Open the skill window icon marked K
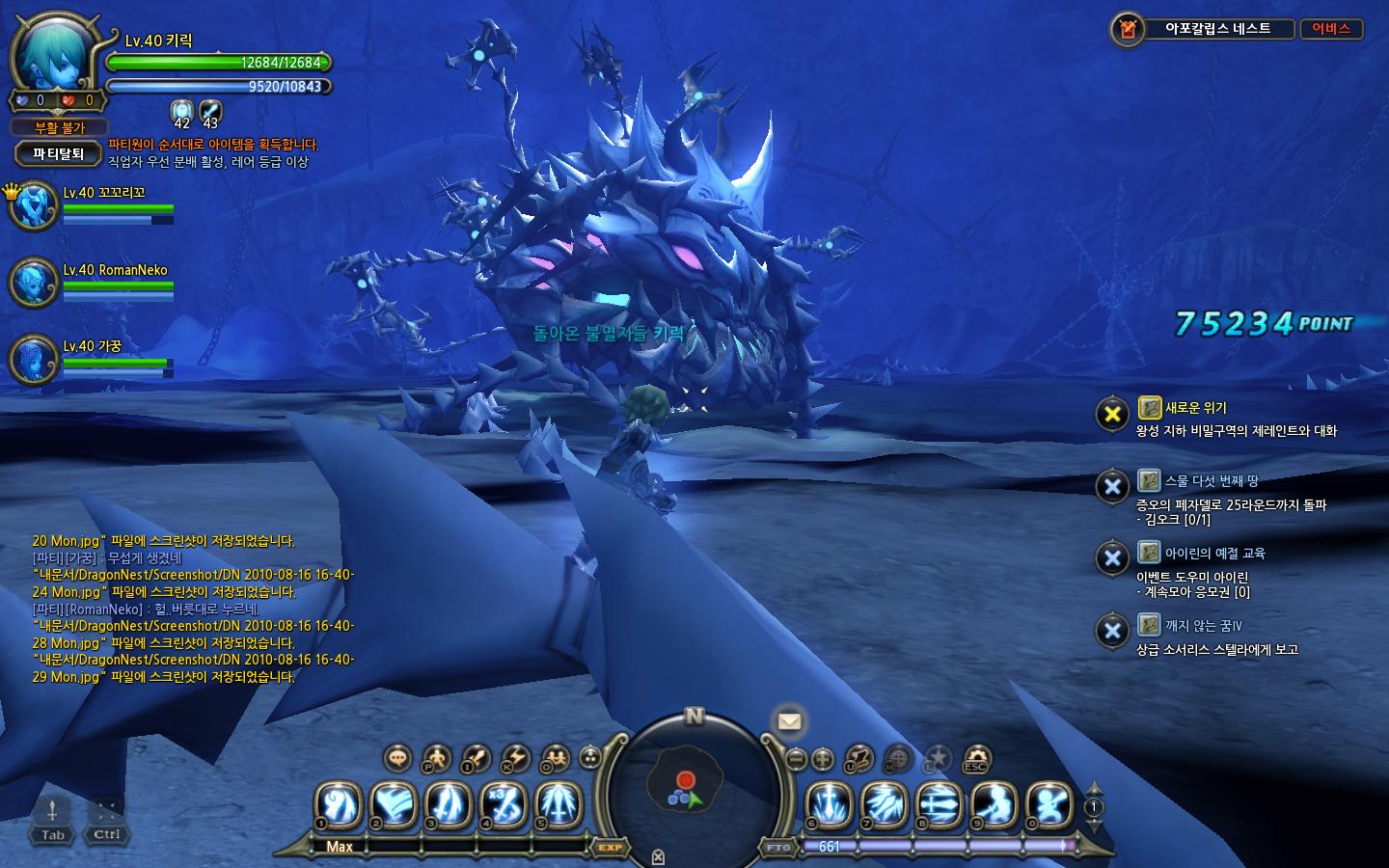This screenshot has height=868, width=1389. pos(515,758)
